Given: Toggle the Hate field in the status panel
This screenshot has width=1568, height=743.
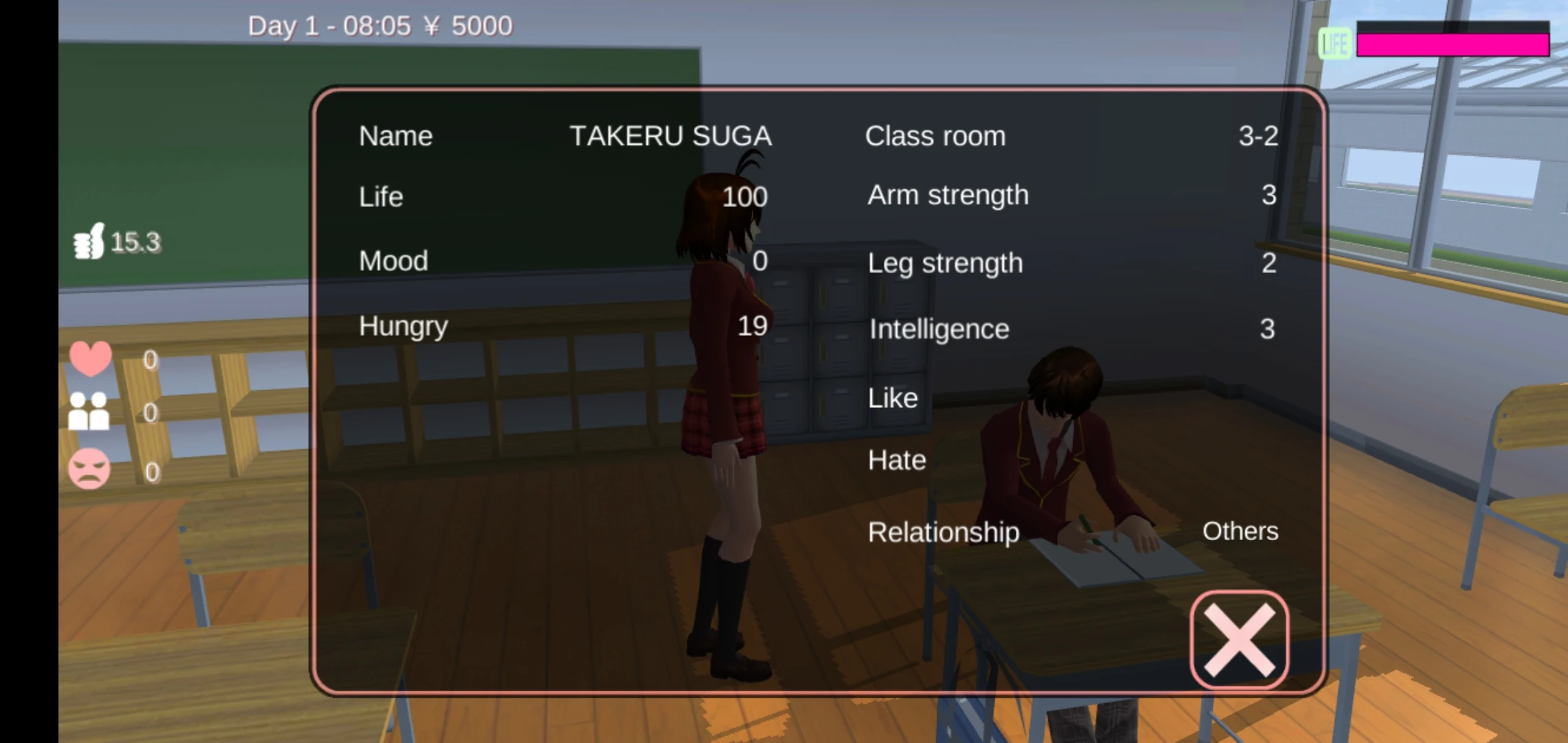Looking at the screenshot, I should tap(895, 460).
